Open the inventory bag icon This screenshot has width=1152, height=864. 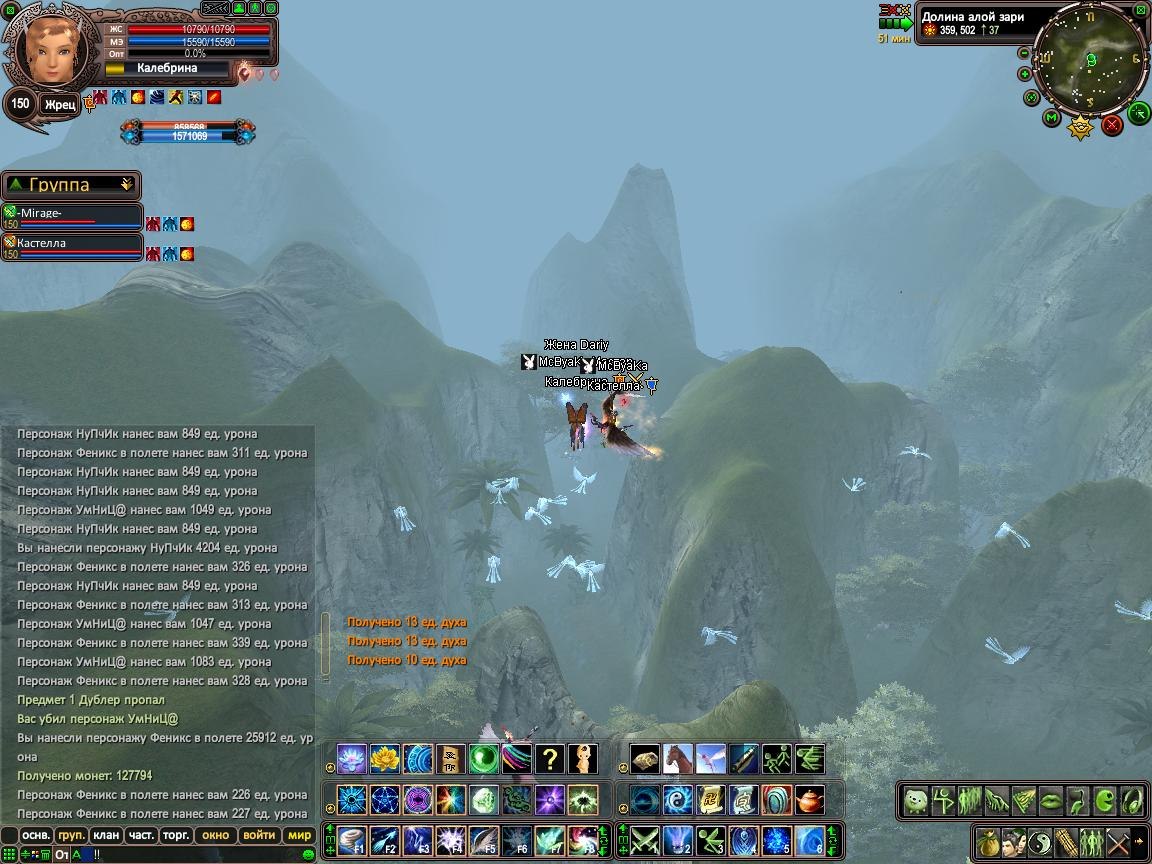989,841
